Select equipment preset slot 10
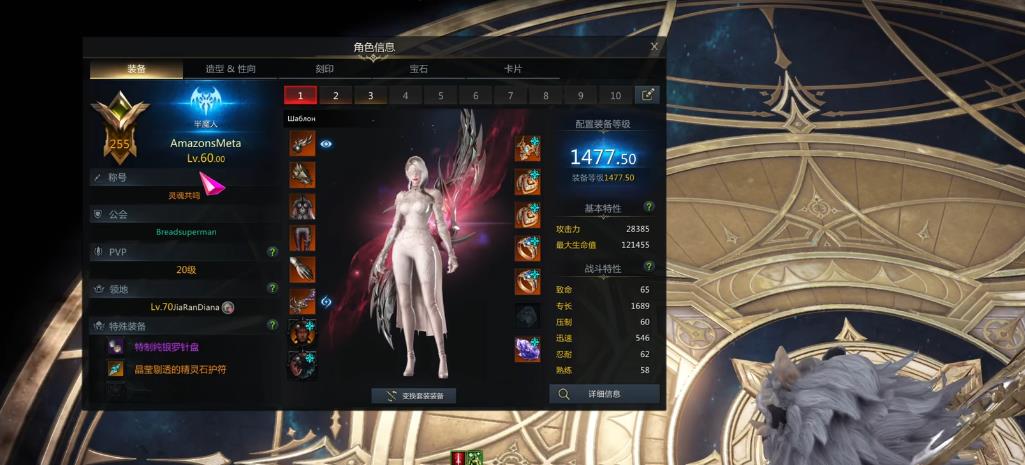Viewport: 1025px width, 465px height. [615, 96]
